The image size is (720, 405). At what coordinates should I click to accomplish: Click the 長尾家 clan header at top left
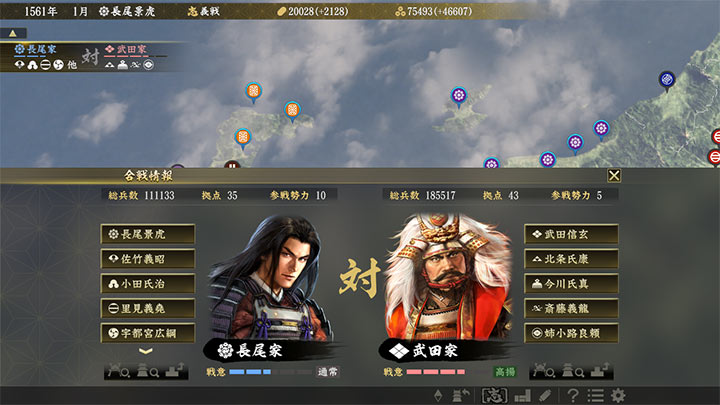36,48
